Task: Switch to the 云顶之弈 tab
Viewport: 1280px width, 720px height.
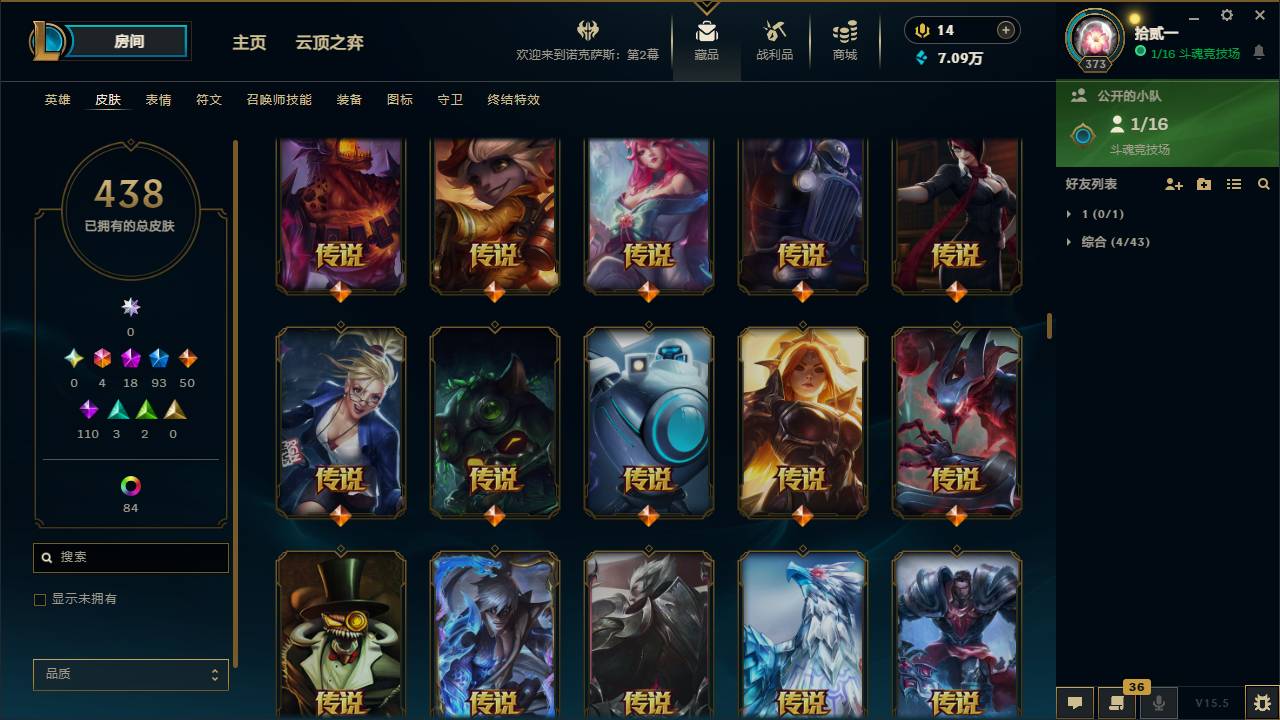Action: tap(331, 43)
